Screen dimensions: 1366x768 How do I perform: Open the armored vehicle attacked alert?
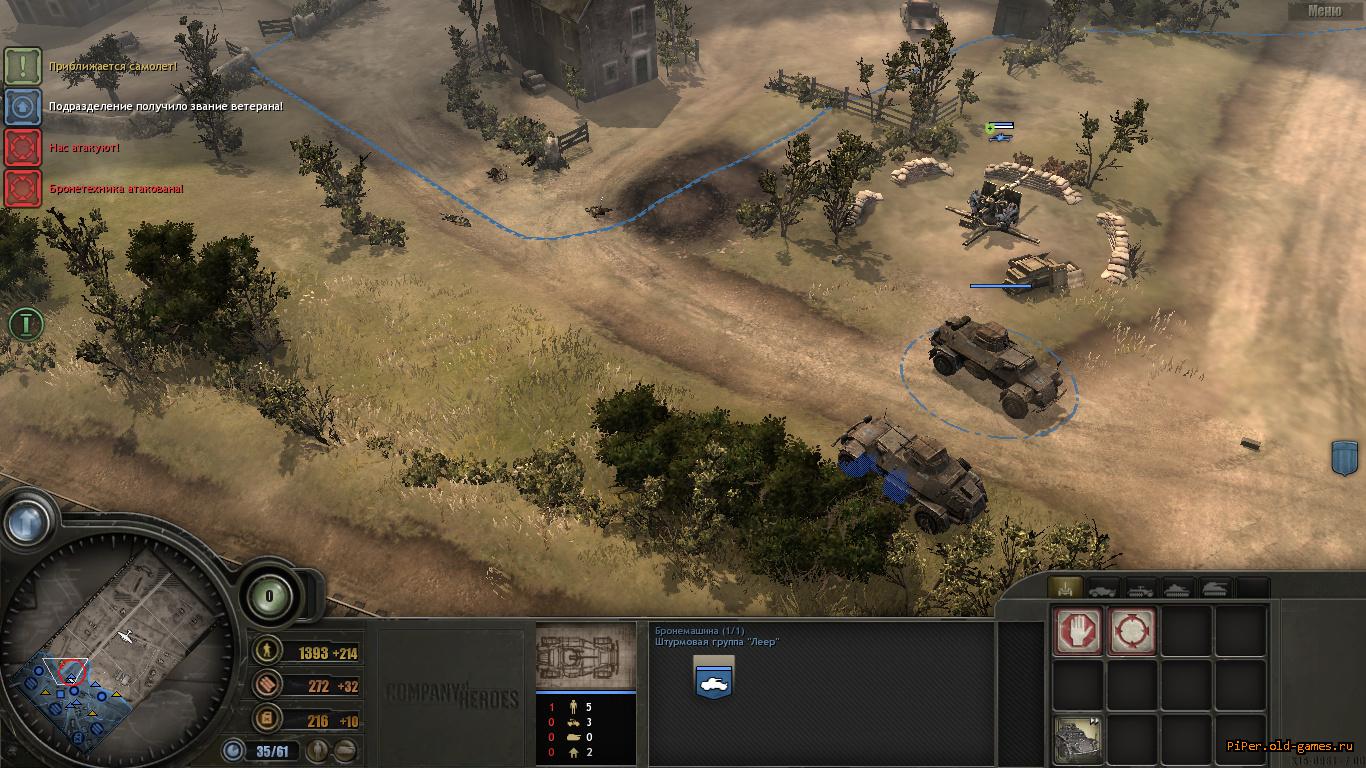(x=22, y=188)
